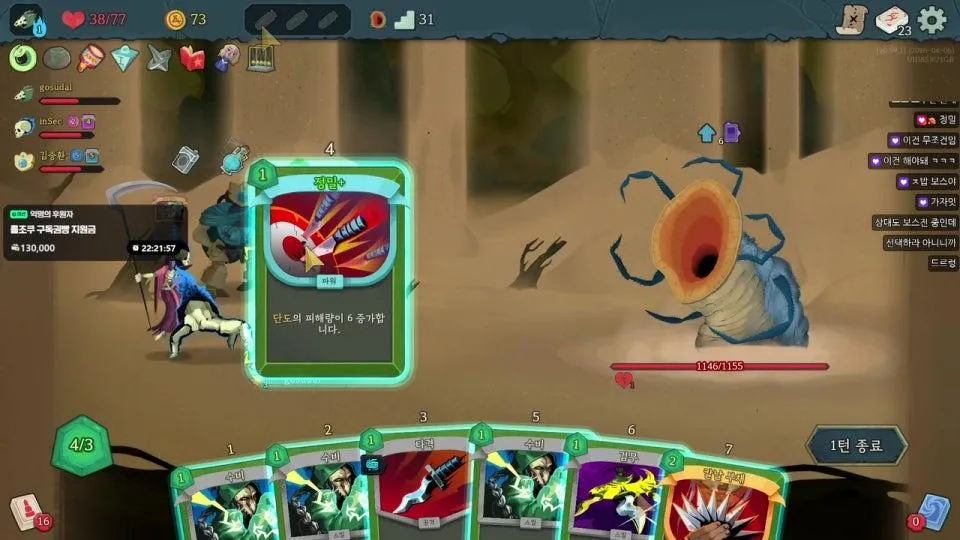This screenshot has width=960, height=540.
Task: Inspect the green ring relic
Action: (23, 57)
